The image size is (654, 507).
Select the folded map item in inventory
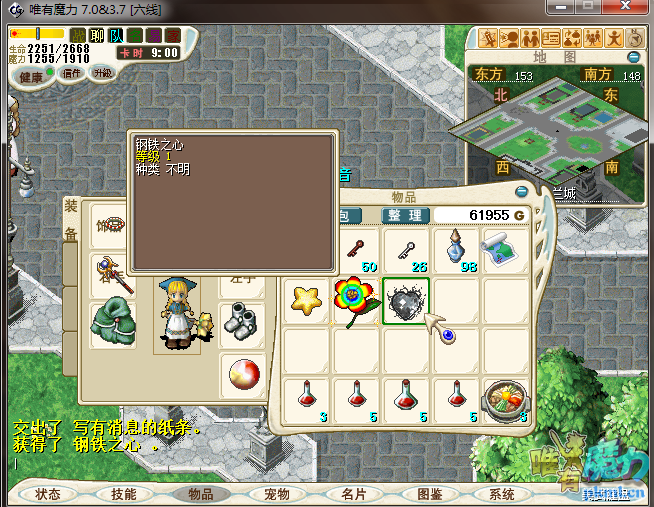coord(506,250)
